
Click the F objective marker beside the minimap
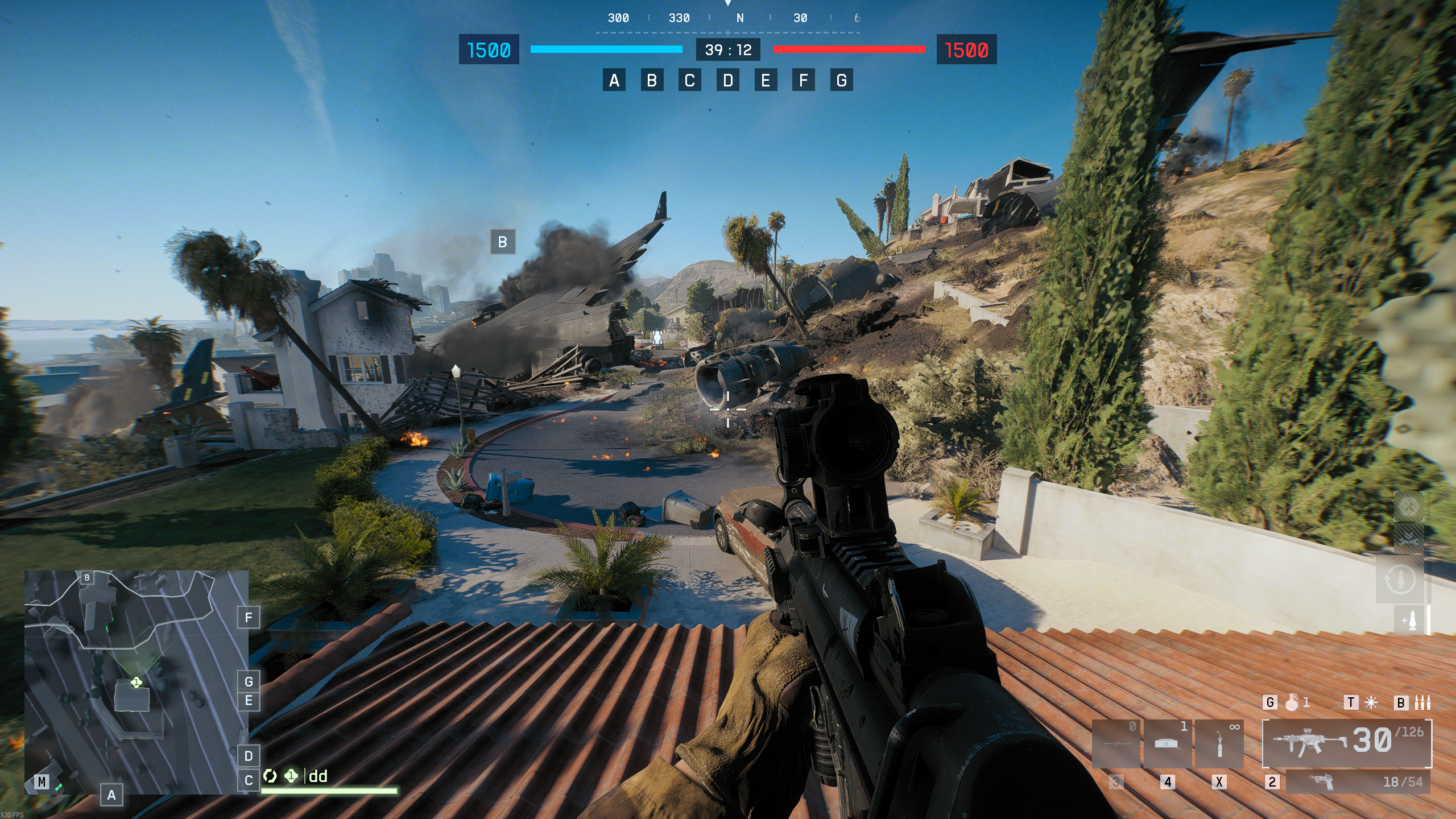tap(248, 618)
